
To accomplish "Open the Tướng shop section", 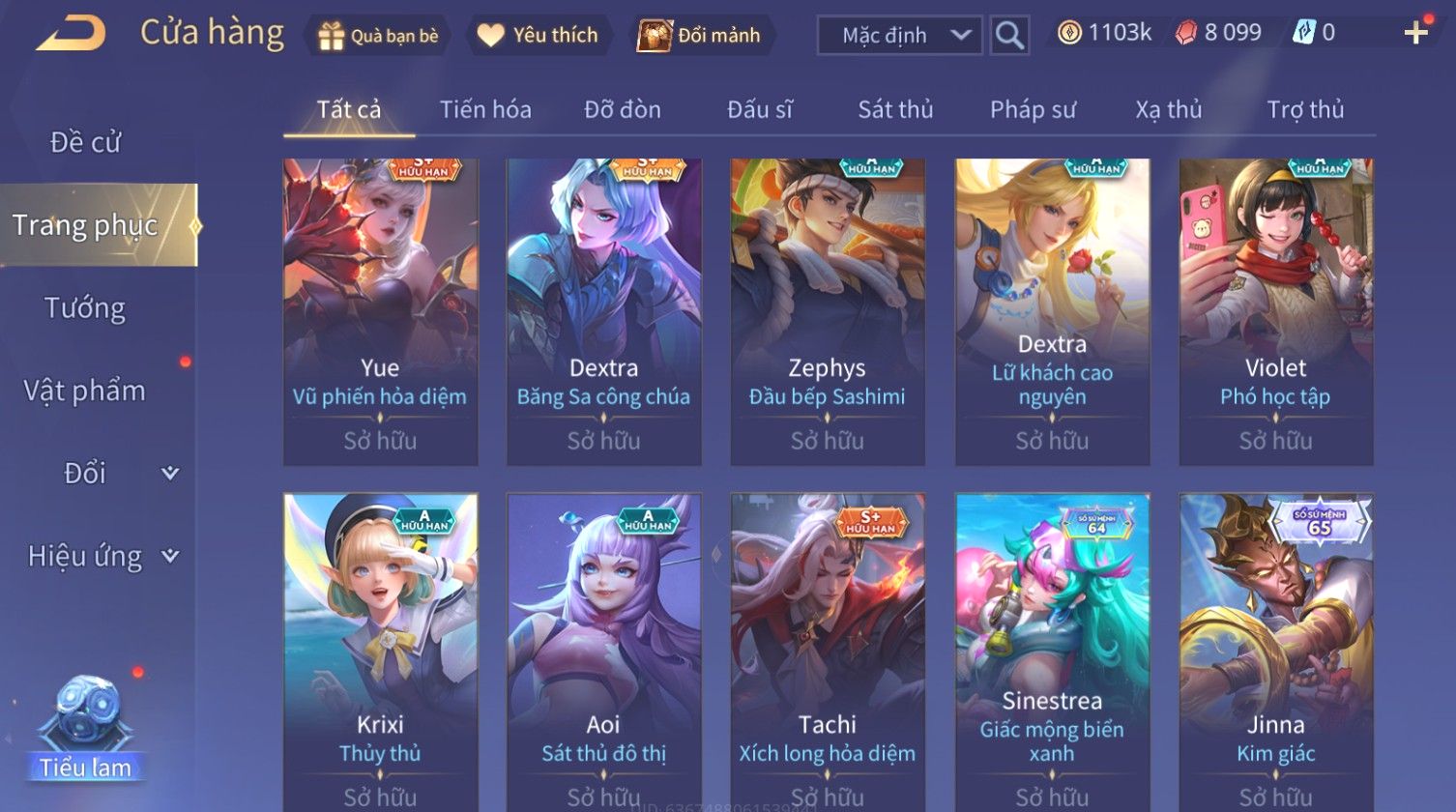I will click(x=85, y=308).
